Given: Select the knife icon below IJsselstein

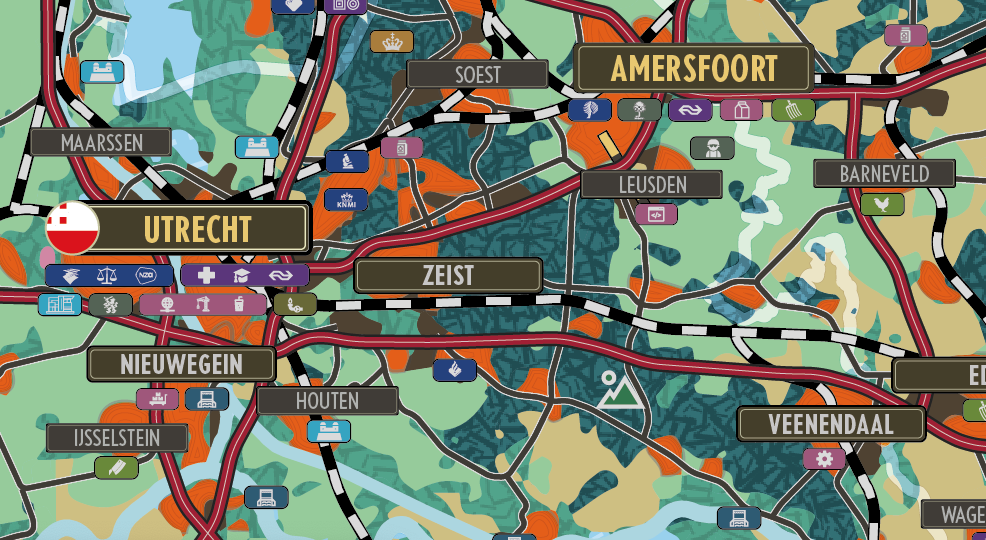Looking at the screenshot, I should pos(116,467).
